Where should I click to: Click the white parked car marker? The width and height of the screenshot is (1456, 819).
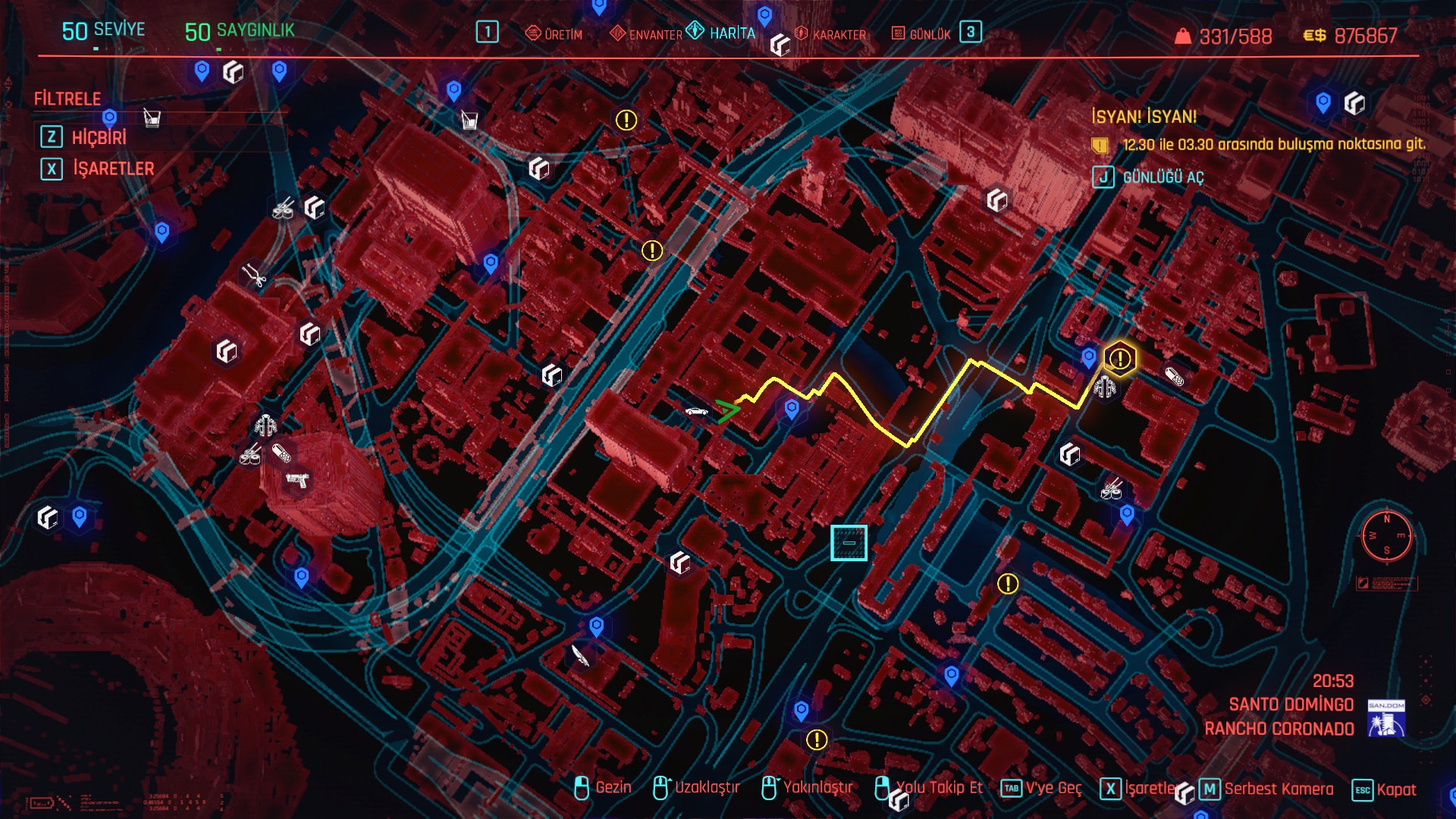point(696,412)
